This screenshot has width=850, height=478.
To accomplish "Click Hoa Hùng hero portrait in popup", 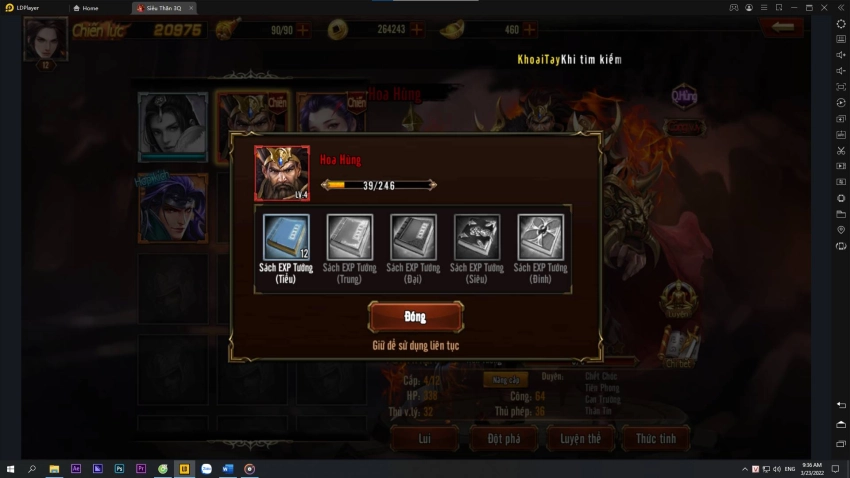I will click(x=282, y=174).
